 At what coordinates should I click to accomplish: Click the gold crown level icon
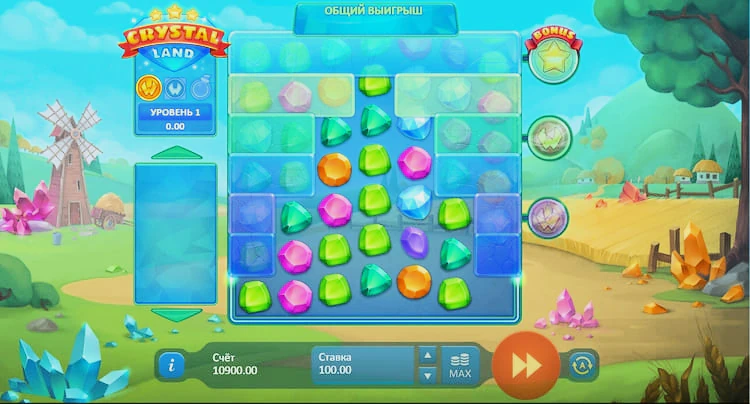(149, 87)
